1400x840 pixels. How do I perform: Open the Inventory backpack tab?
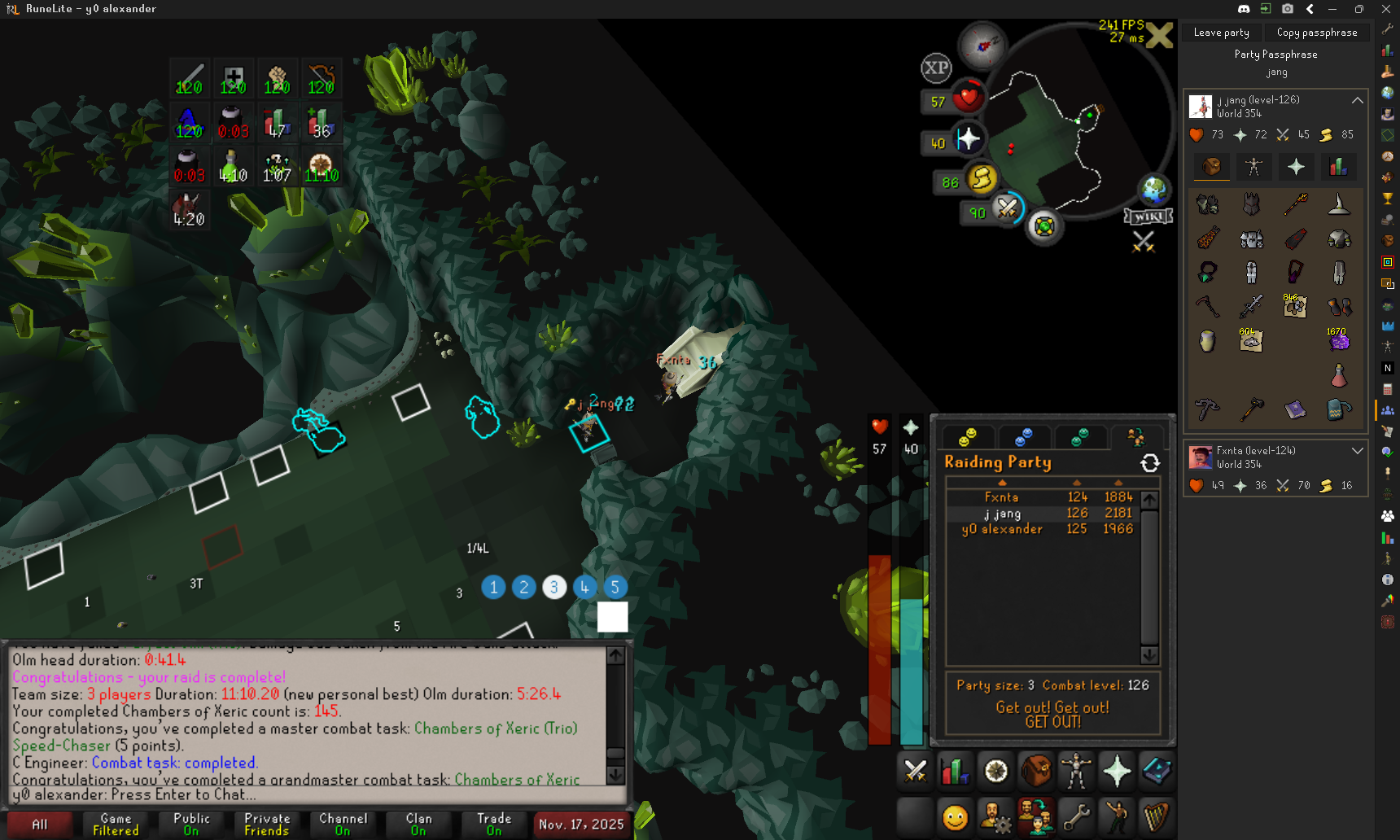1036,771
